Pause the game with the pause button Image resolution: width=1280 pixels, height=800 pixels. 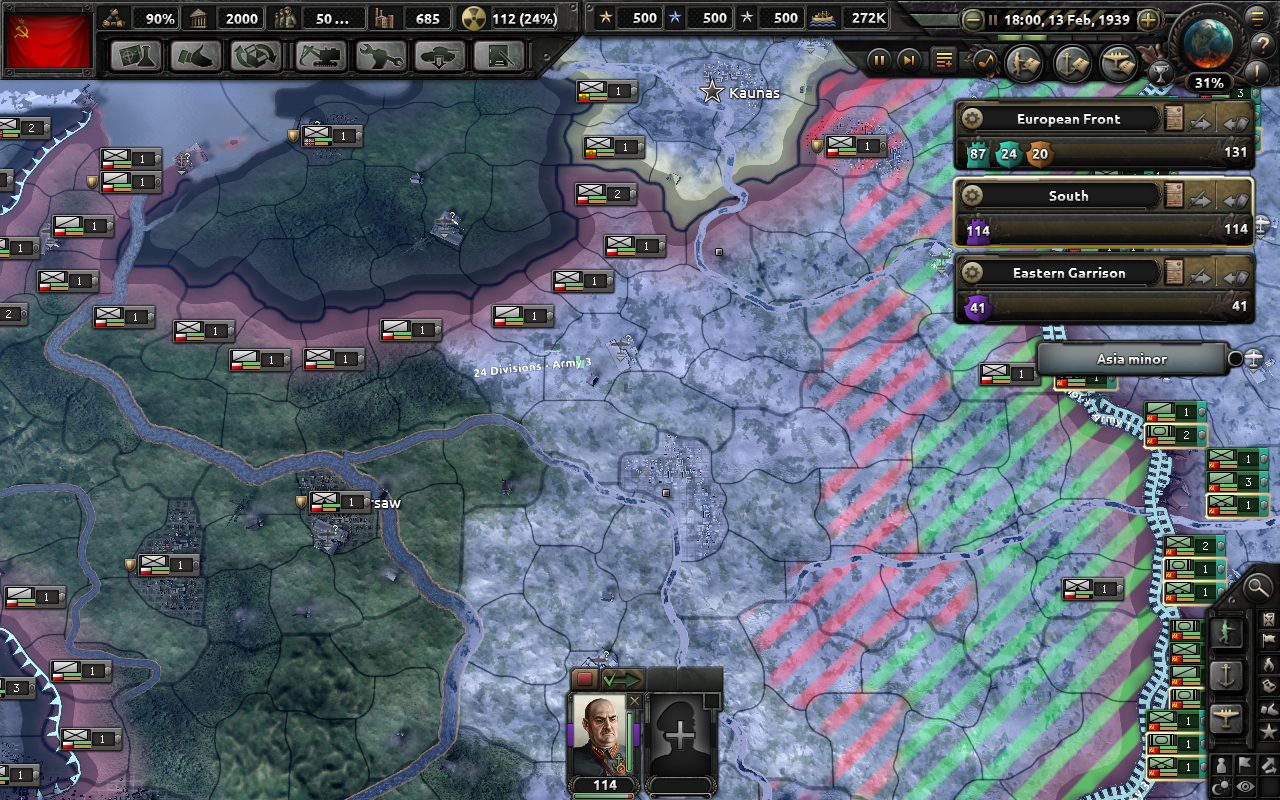tap(879, 60)
